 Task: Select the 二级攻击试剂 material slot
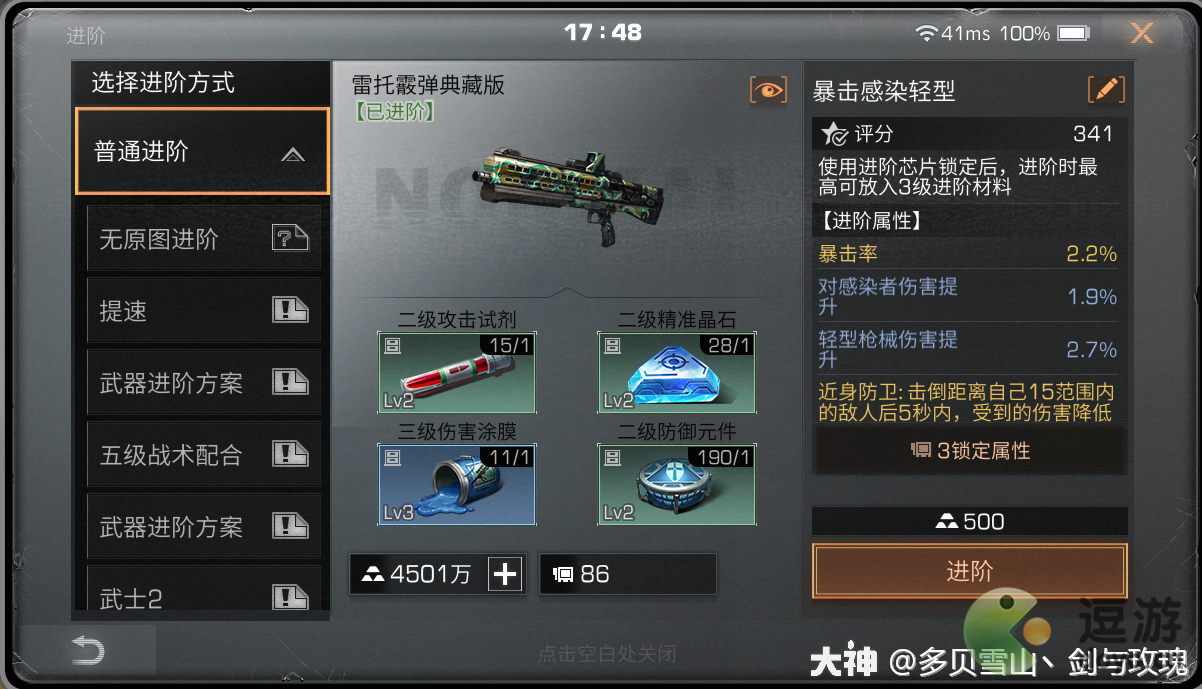457,373
